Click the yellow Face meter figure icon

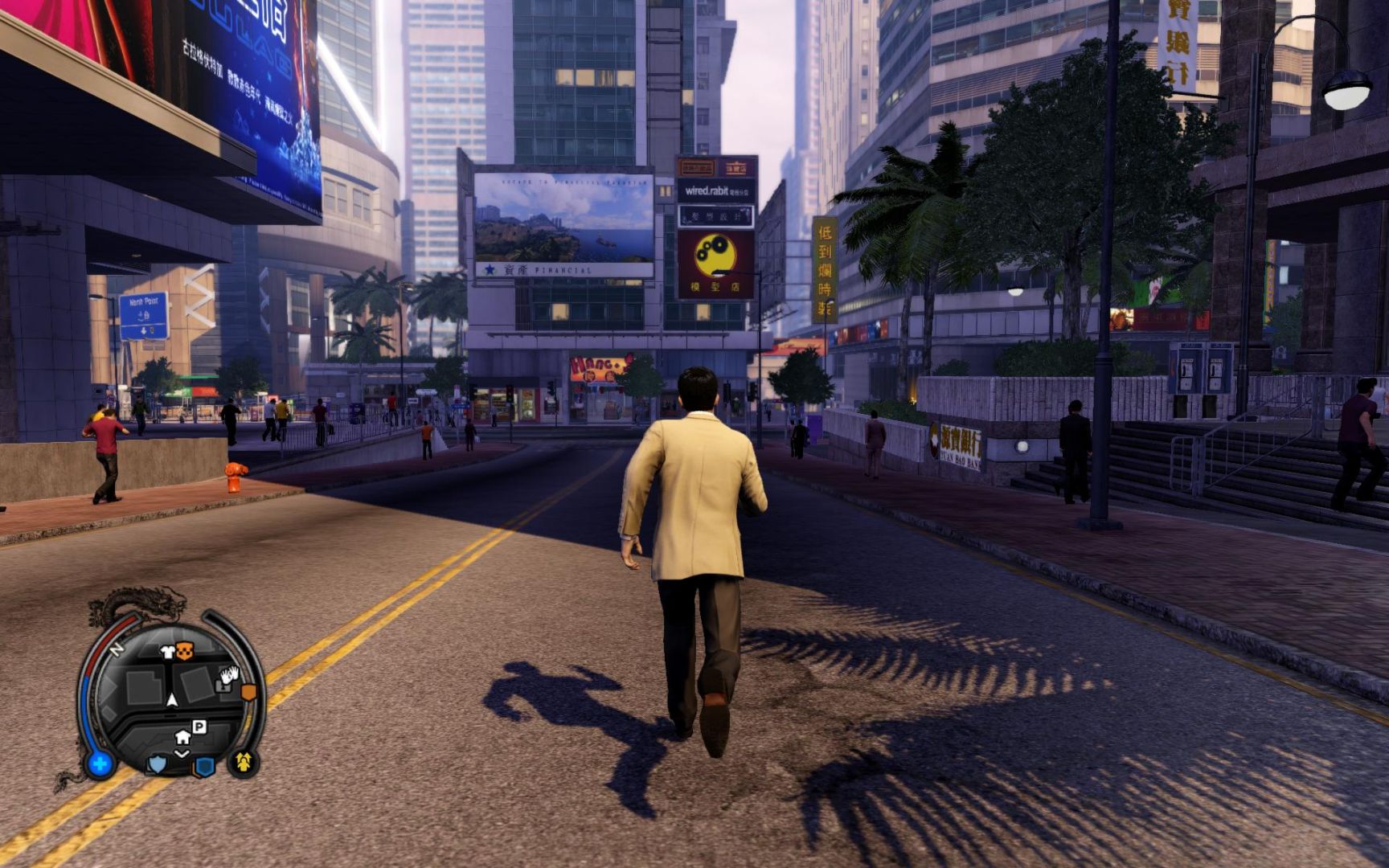tap(244, 760)
